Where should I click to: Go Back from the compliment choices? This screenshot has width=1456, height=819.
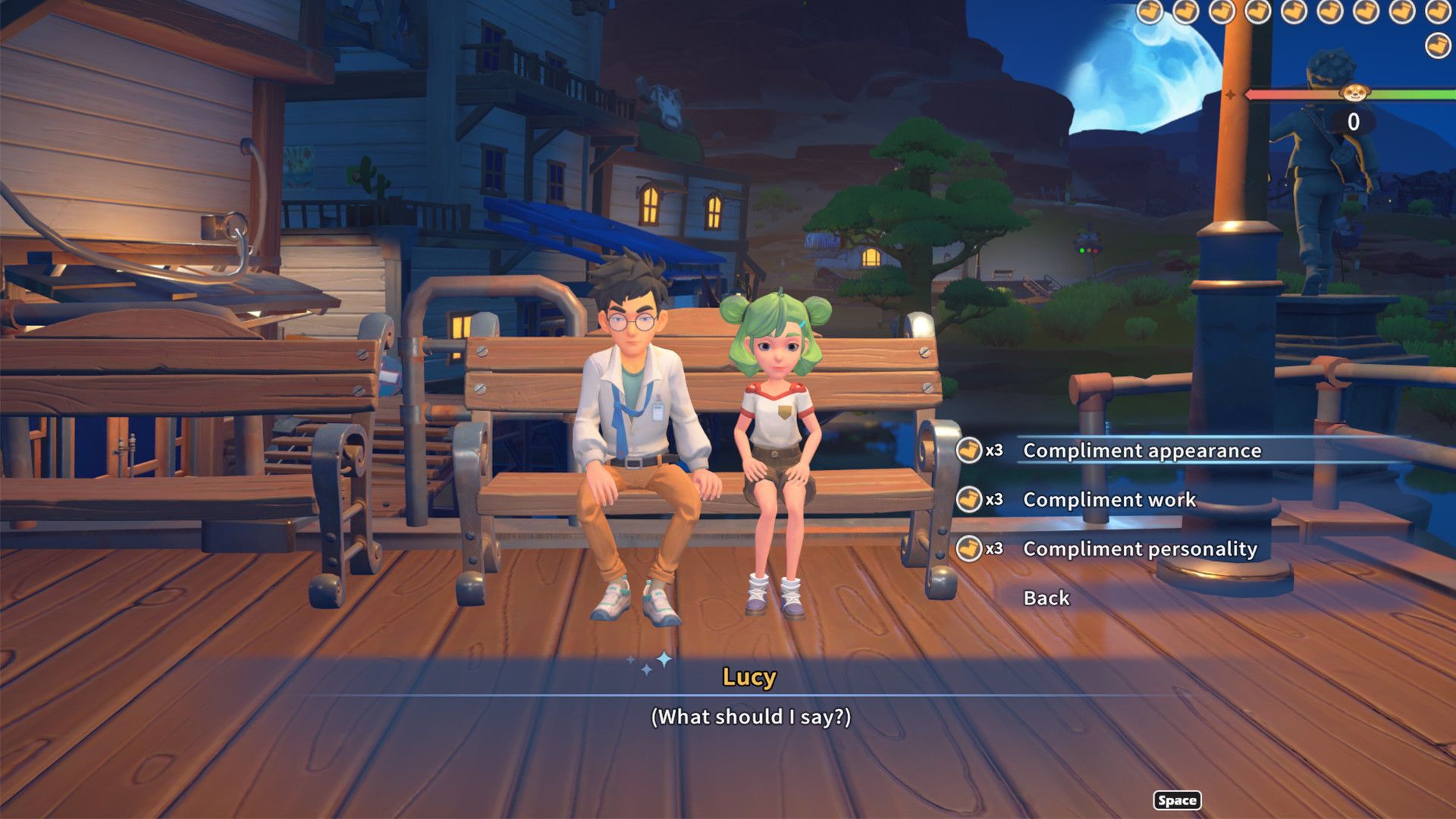pyautogui.click(x=1046, y=598)
